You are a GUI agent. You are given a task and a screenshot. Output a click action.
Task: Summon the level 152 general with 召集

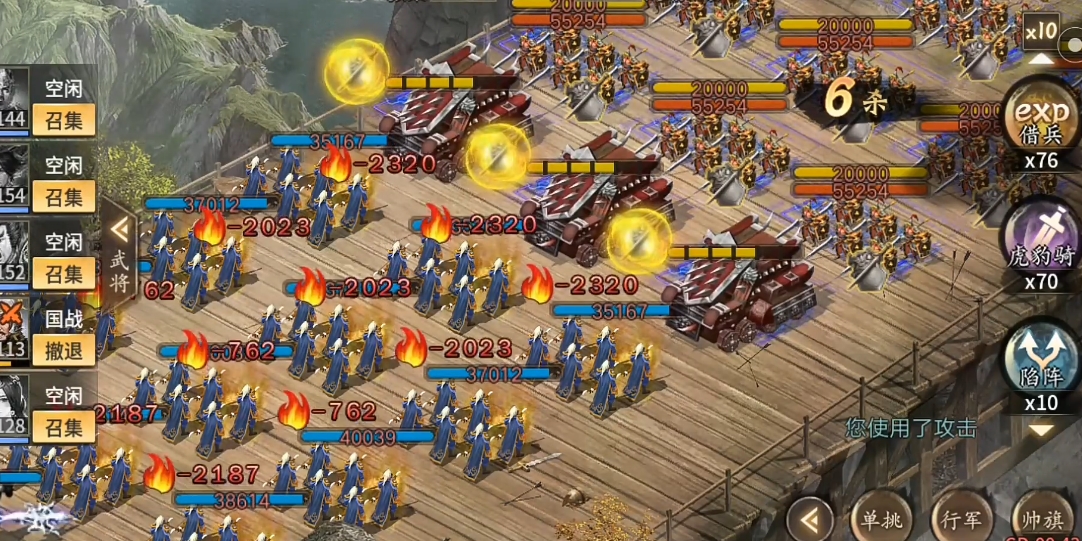pyautogui.click(x=64, y=273)
